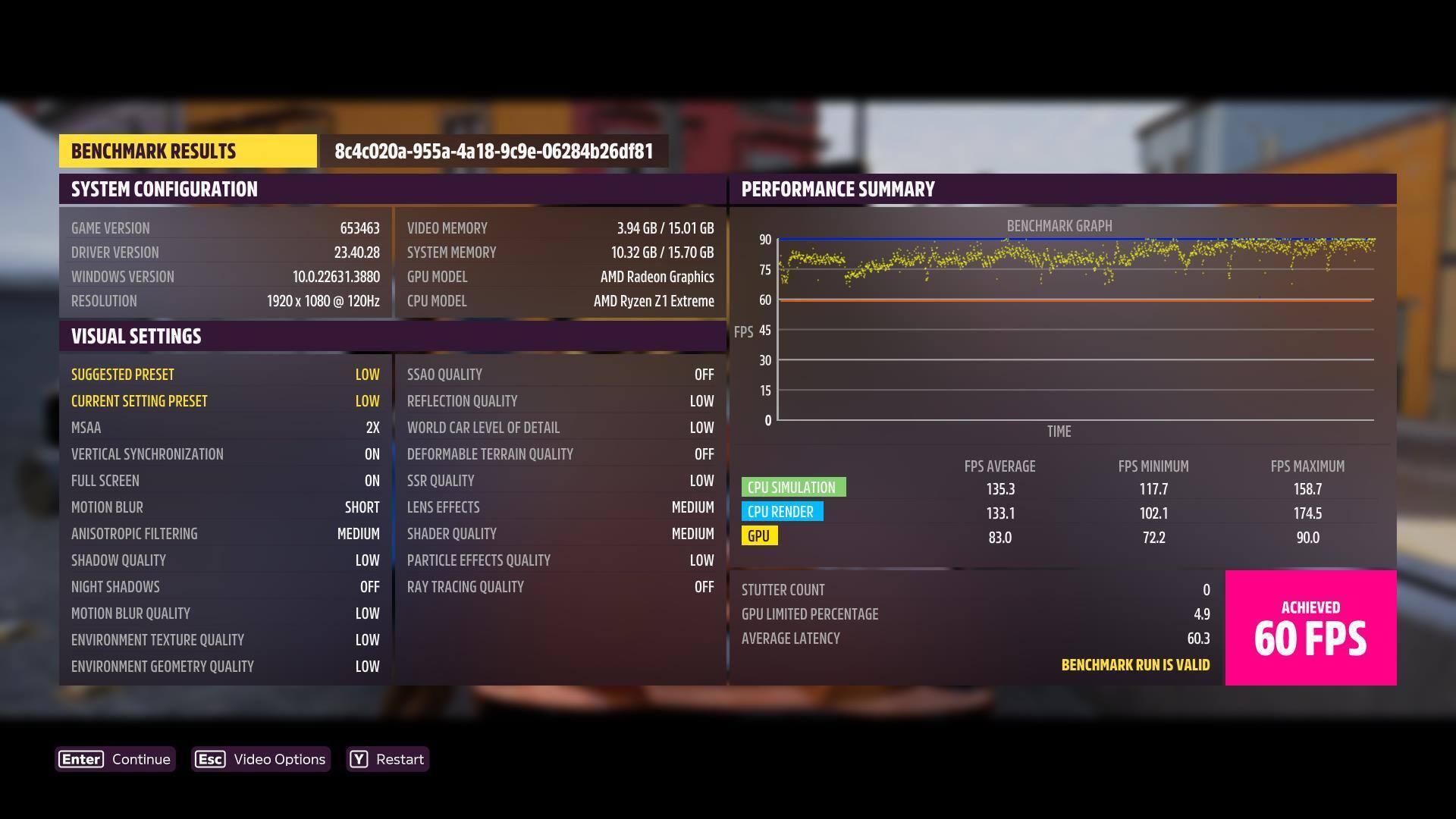This screenshot has width=1456, height=819.
Task: Open Video Options from the results screen
Action: click(261, 759)
